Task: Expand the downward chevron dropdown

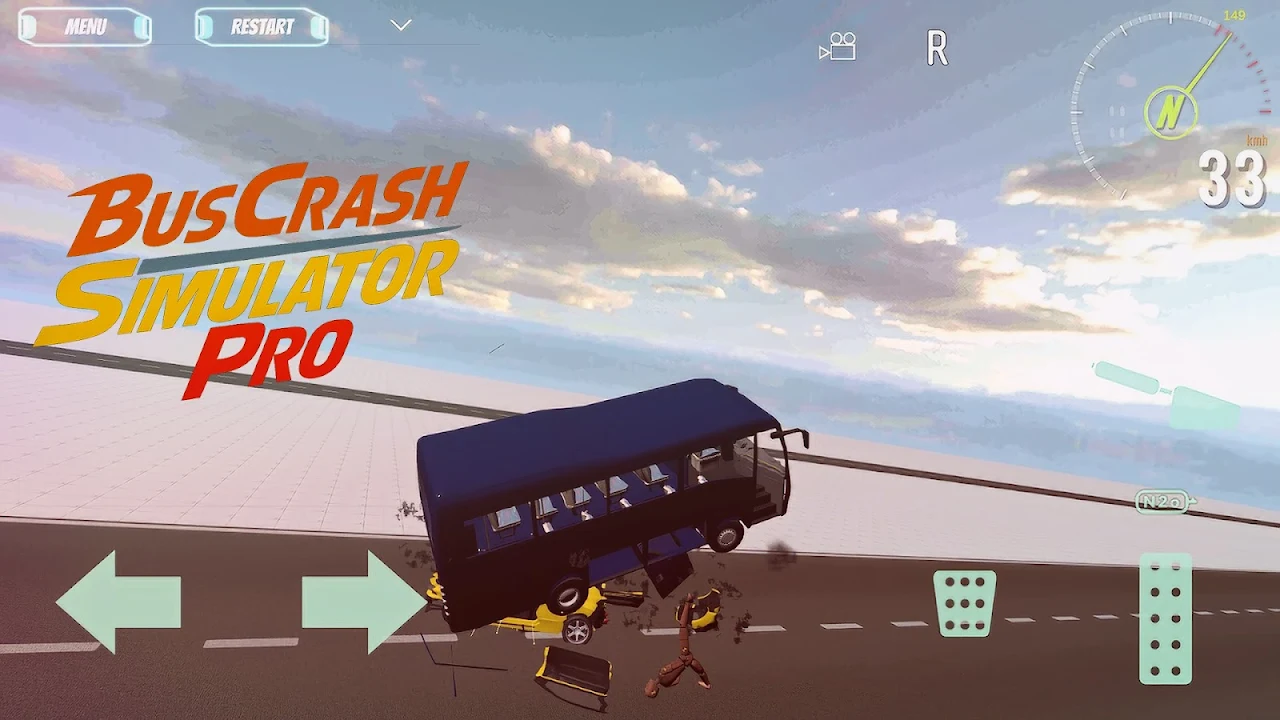Action: [401, 25]
